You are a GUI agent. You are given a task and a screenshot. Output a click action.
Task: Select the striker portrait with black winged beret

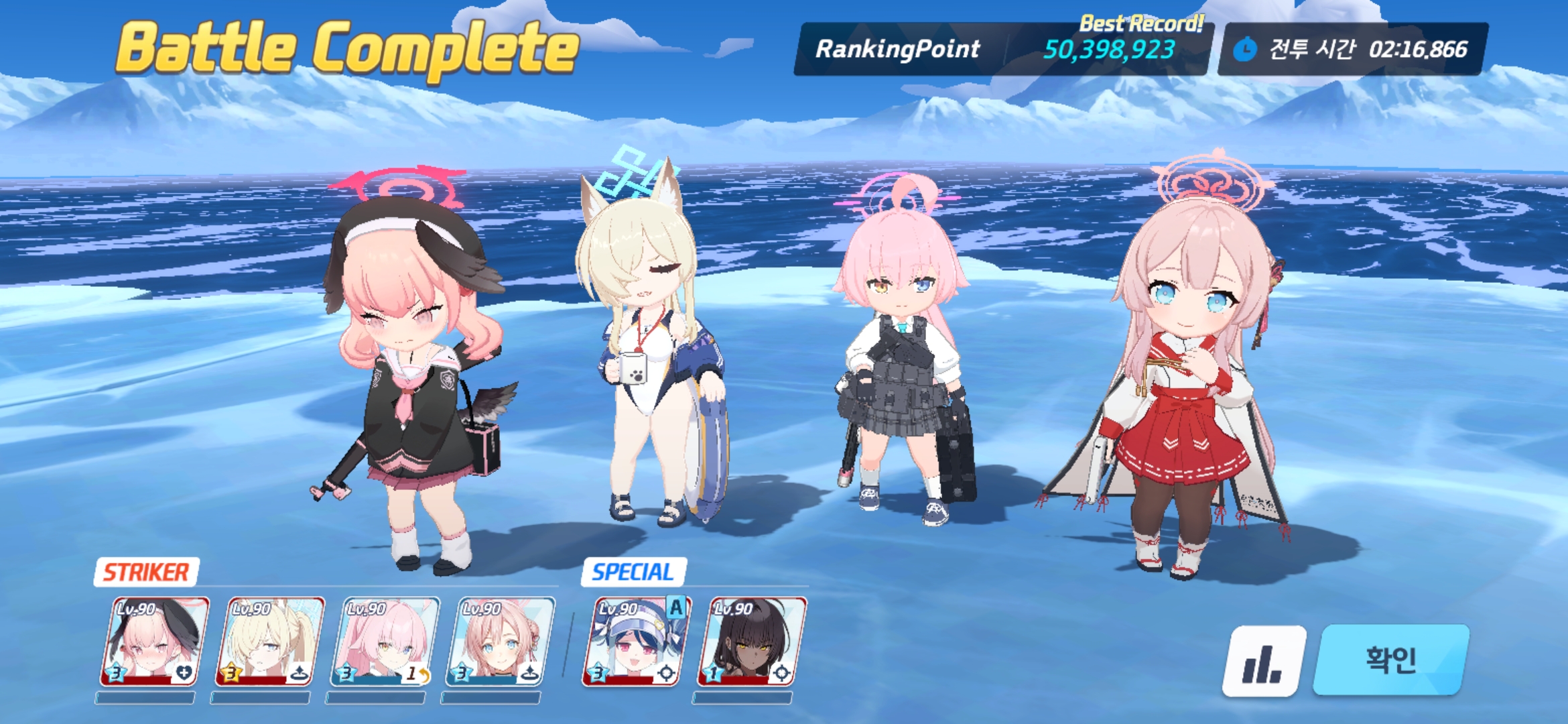154,642
